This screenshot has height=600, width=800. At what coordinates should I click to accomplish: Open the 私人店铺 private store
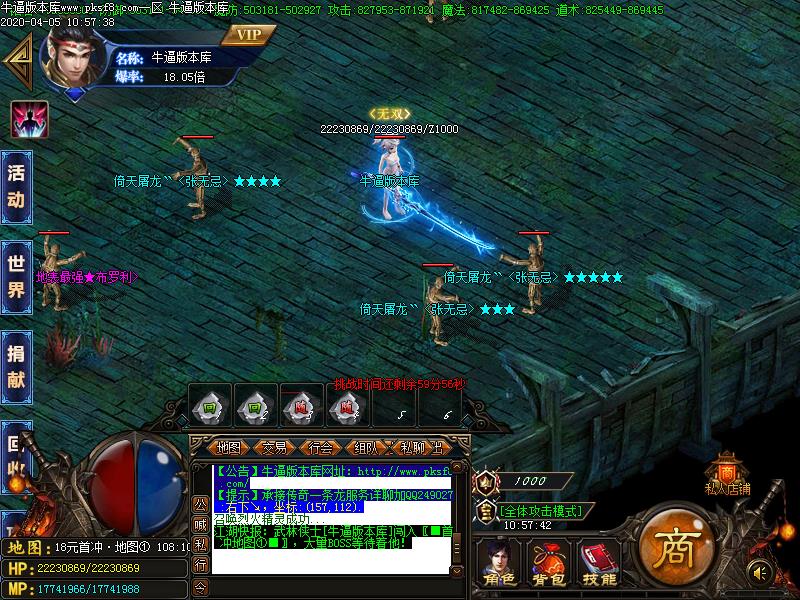coord(727,475)
